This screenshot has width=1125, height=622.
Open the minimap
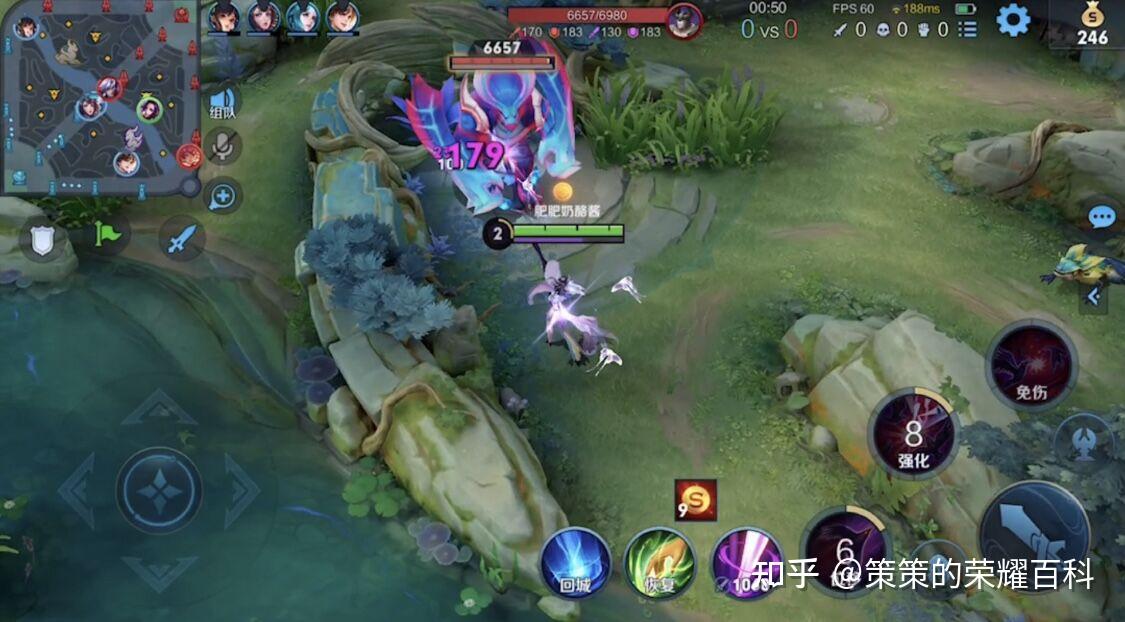click(x=98, y=96)
